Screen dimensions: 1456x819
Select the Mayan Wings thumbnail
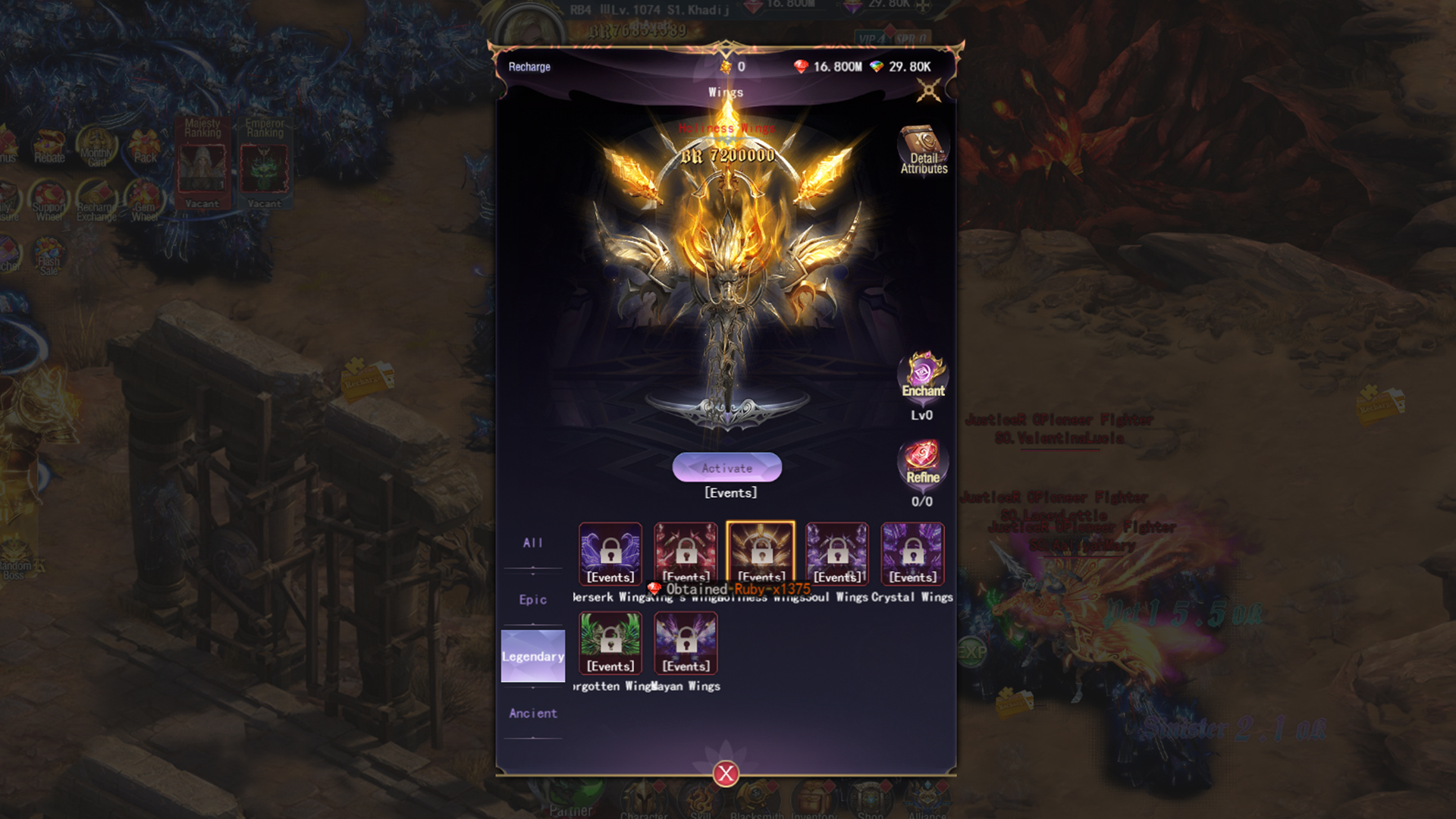coord(686,643)
